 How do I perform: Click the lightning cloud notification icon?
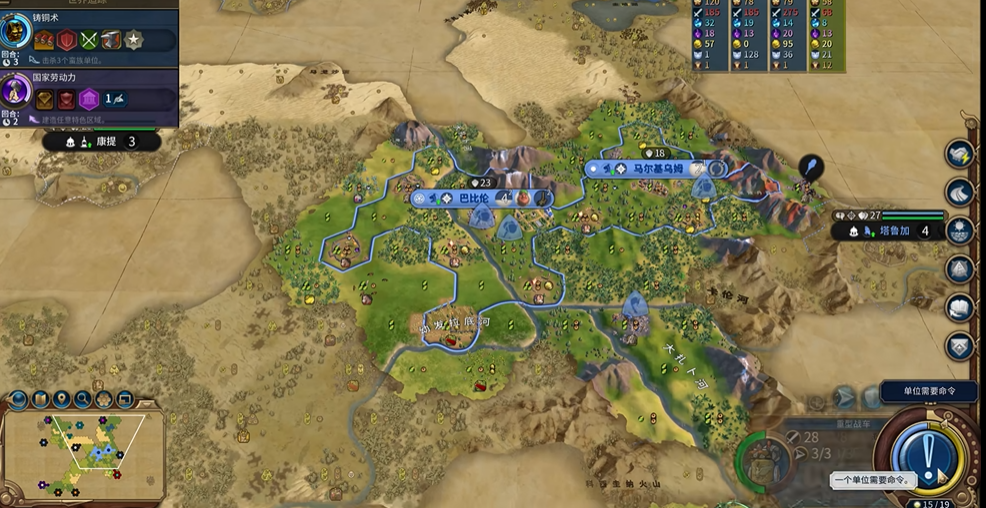click(960, 154)
